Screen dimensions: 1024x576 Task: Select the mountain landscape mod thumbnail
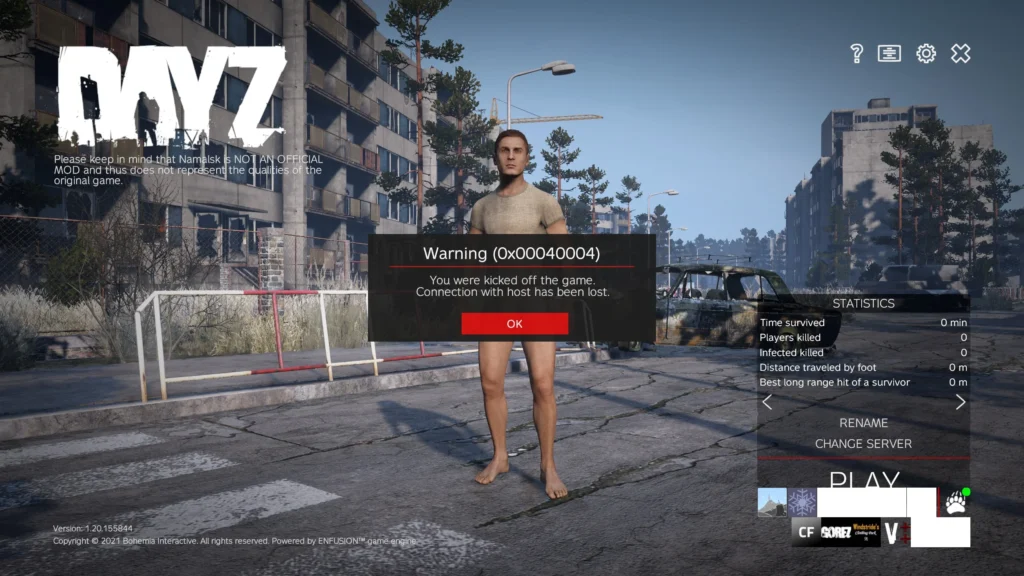coord(772,502)
